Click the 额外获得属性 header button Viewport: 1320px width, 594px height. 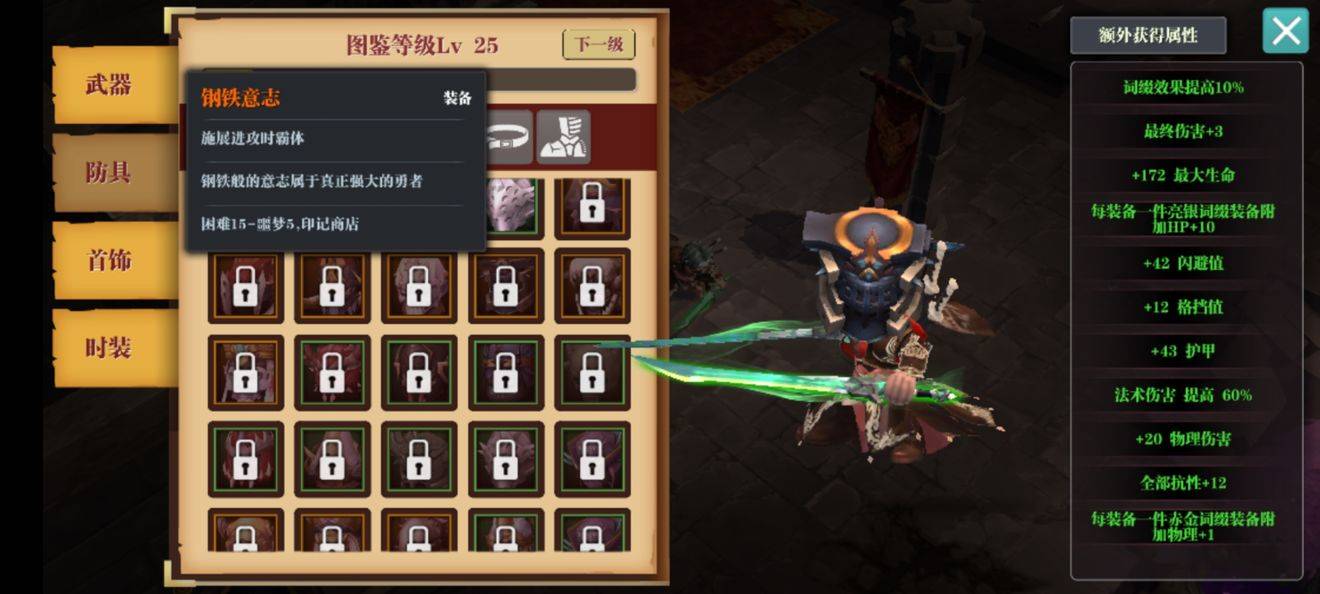pyautogui.click(x=1148, y=35)
